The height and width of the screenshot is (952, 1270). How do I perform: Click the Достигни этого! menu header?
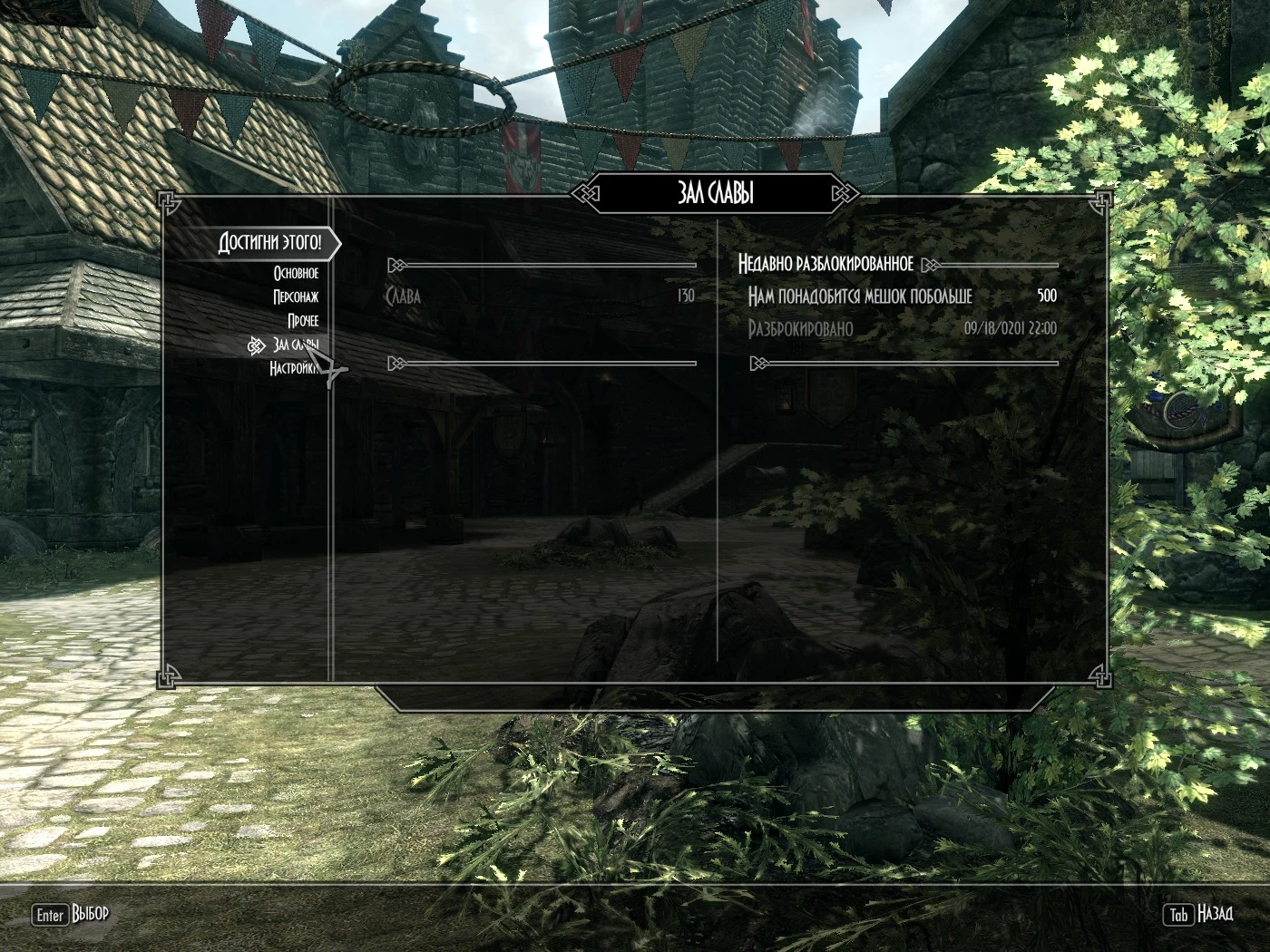[269, 243]
